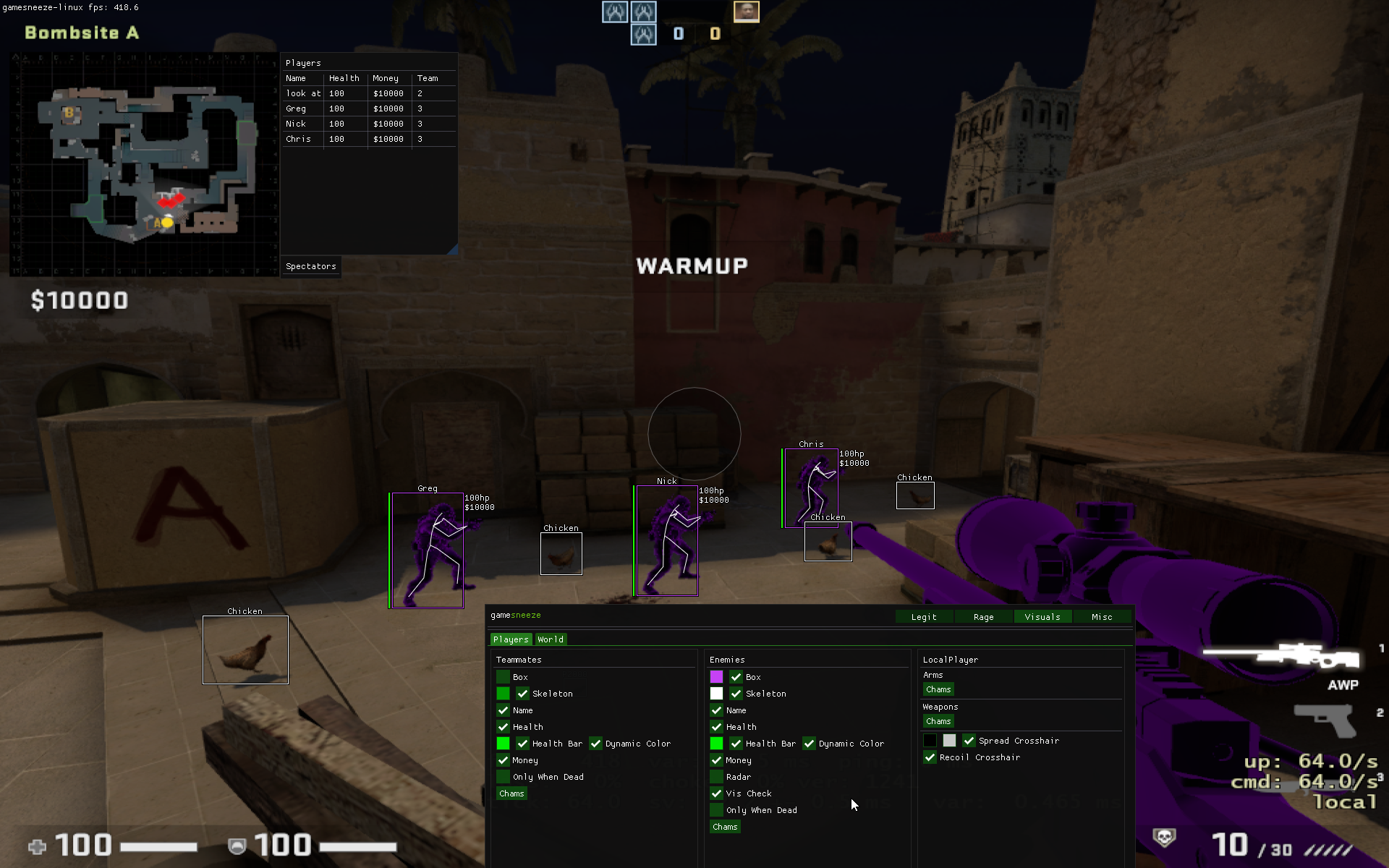
Task: Click the purple enemy Box color swatch
Action: 717,676
